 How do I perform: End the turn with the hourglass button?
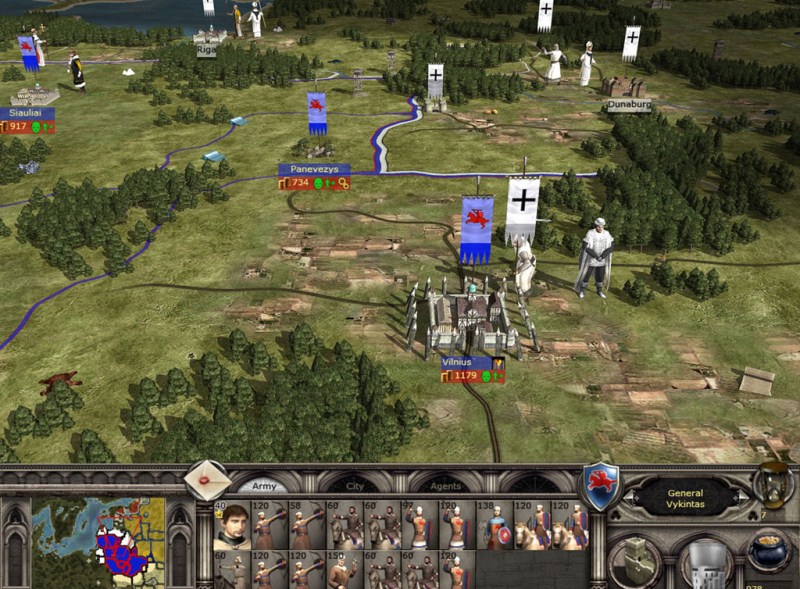click(x=773, y=487)
